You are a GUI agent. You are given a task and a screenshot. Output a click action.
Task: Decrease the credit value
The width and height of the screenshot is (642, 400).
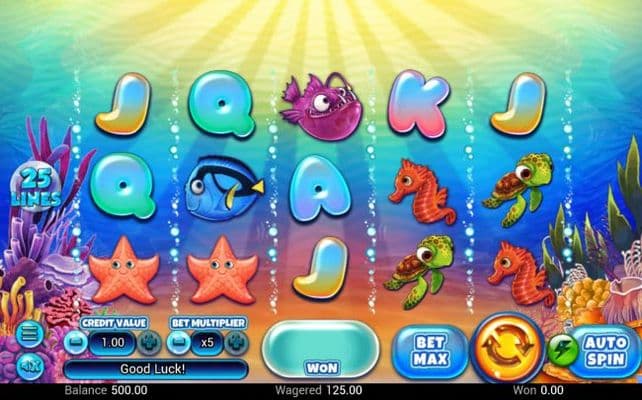pos(73,341)
